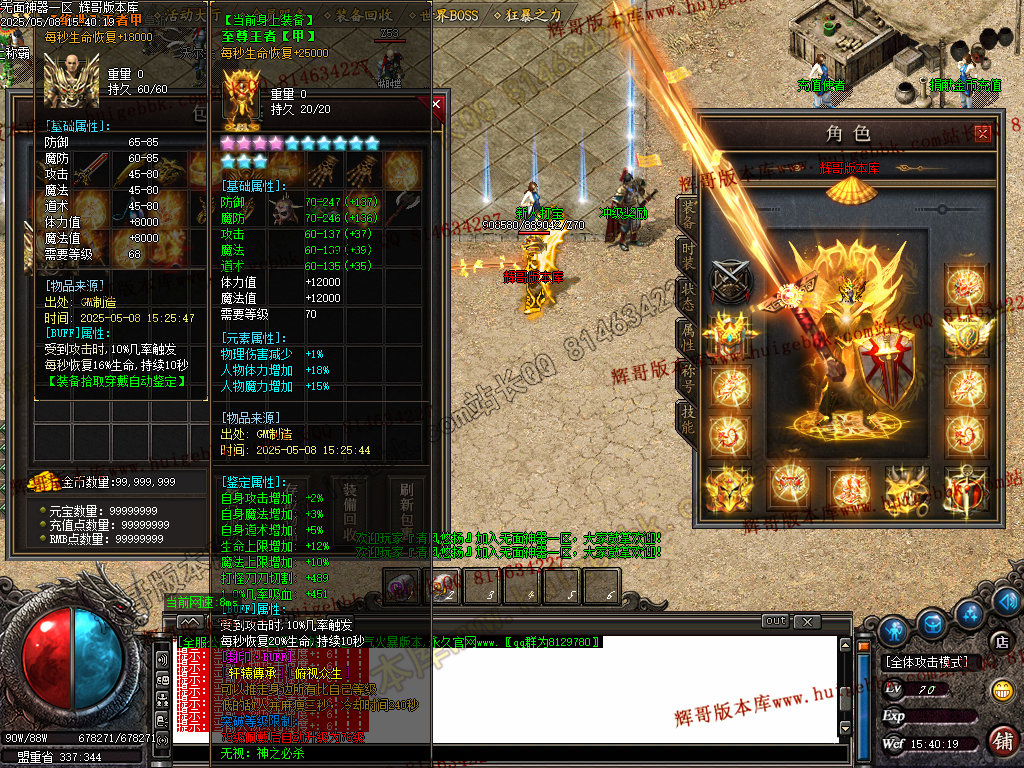Open 装备回收 equipment recycling menu

point(364,16)
